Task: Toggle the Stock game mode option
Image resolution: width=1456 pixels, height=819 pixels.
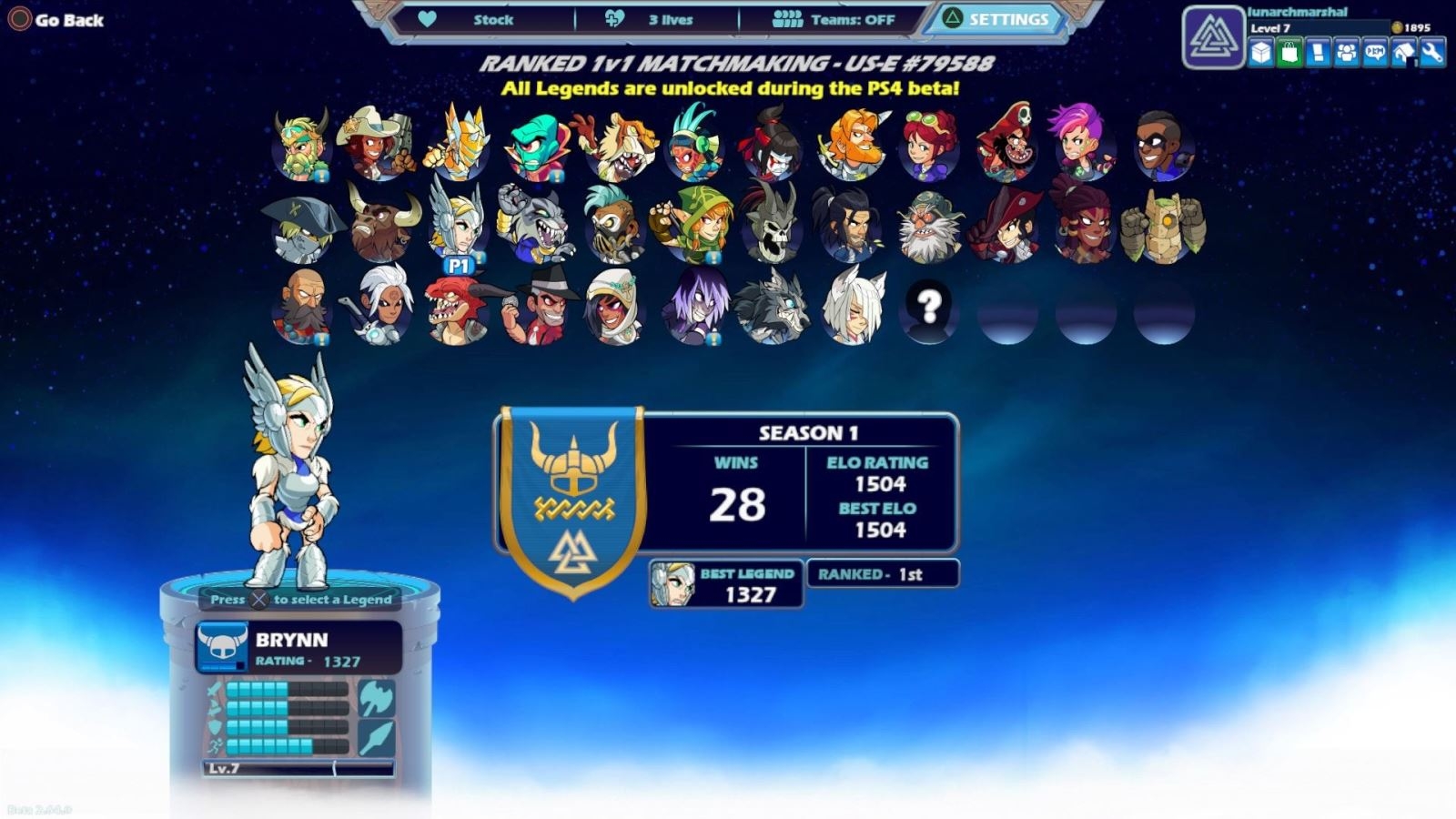Action: point(492,18)
